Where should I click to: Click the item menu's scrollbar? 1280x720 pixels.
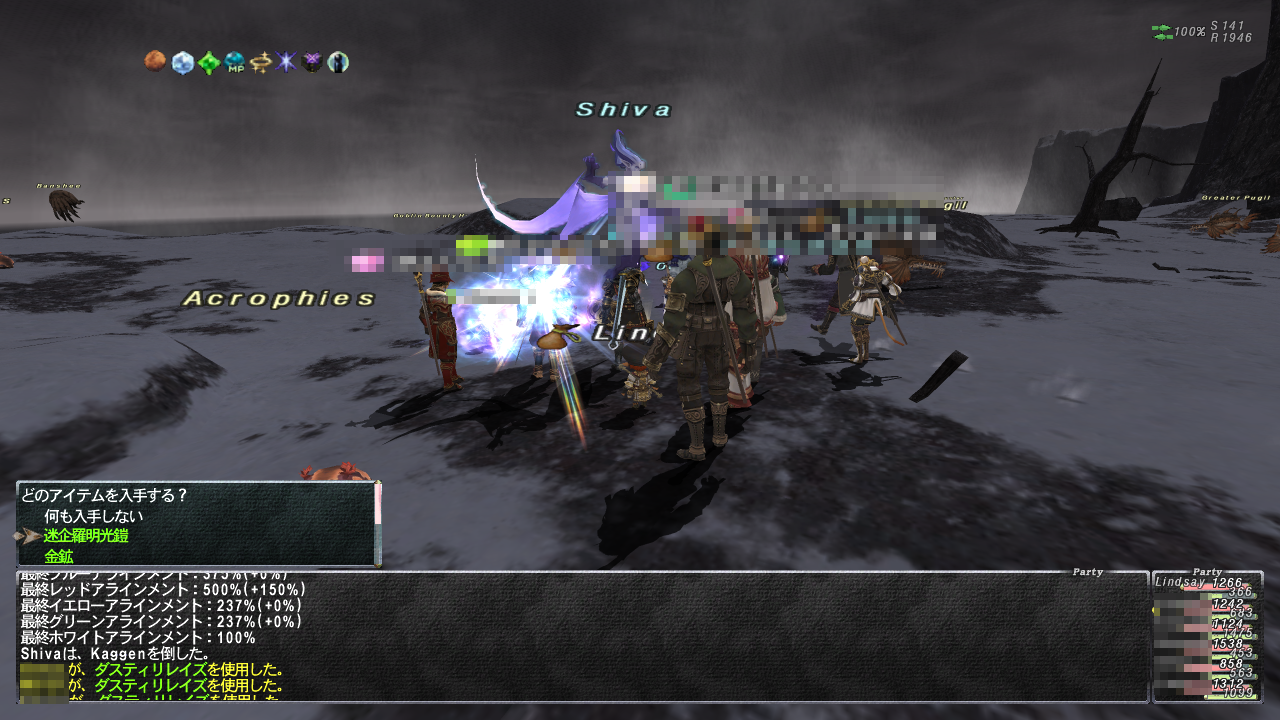(378, 525)
